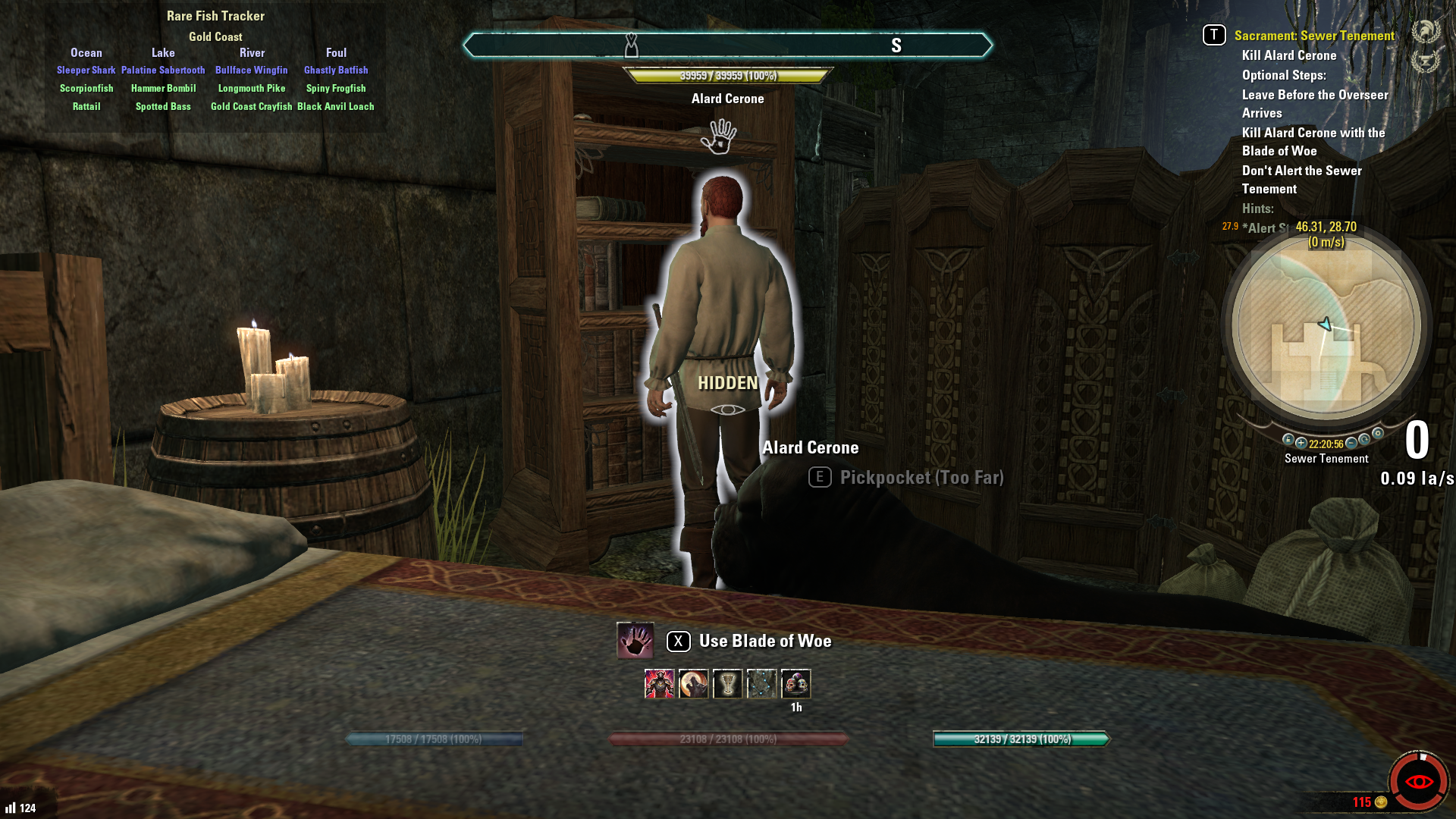The height and width of the screenshot is (819, 1456).
Task: Click the red eye stealth indicator
Action: (x=1418, y=782)
